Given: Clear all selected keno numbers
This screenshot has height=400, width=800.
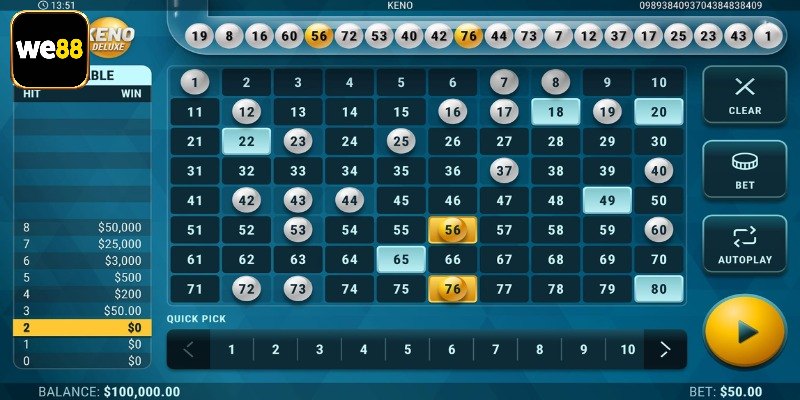Looking at the screenshot, I should point(744,94).
